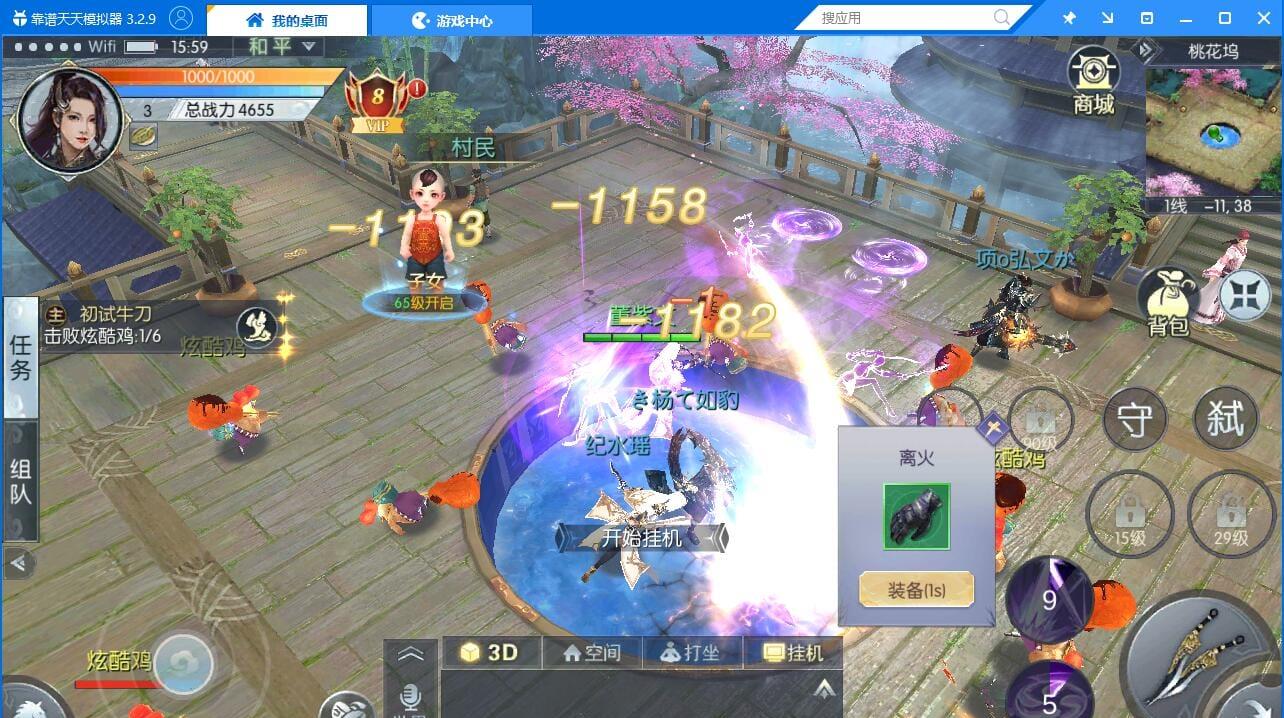
Task: Equip the 离火 gloves with 装备 button
Action: [916, 590]
